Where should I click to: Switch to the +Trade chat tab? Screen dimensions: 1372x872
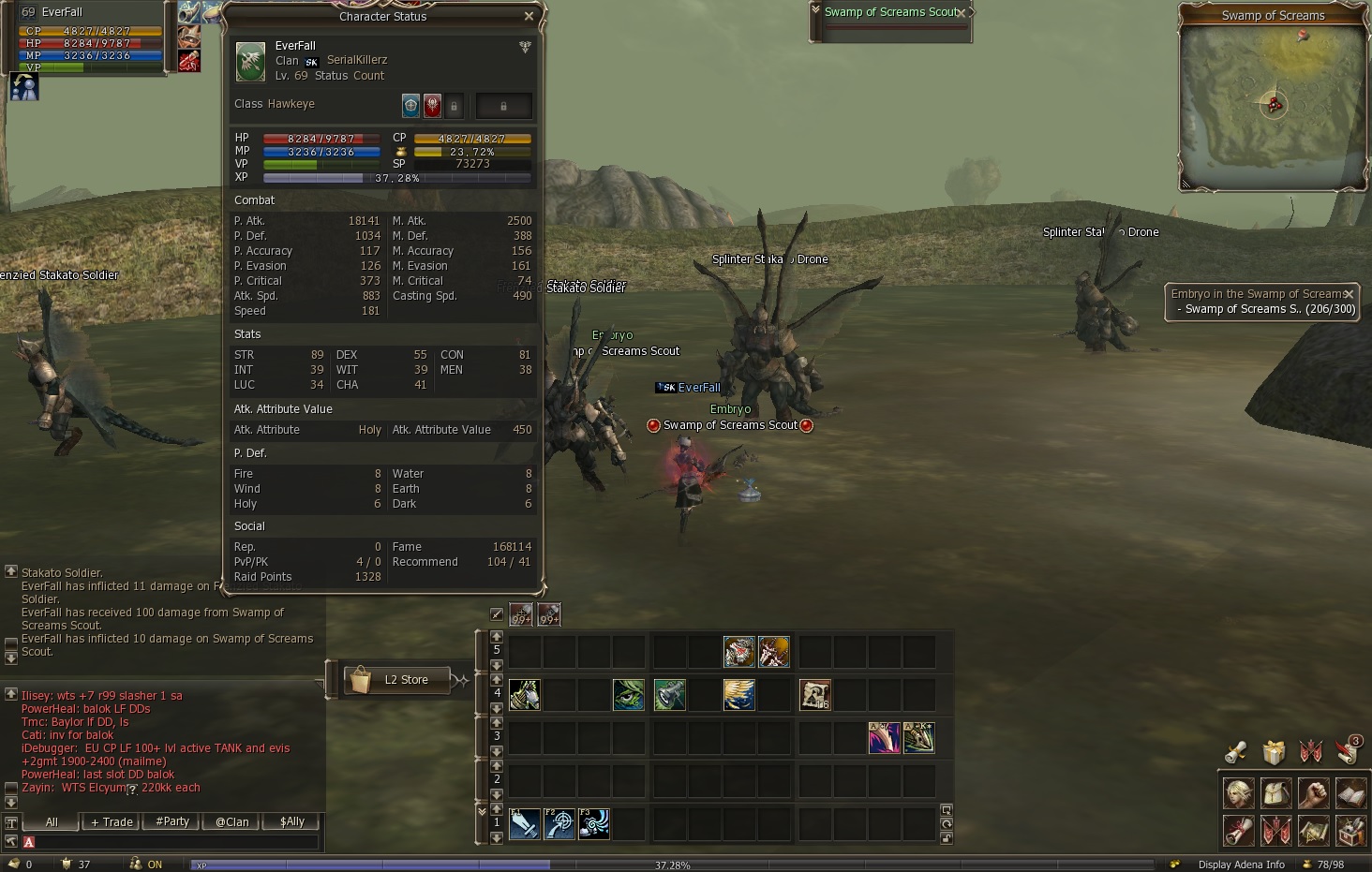(x=112, y=821)
